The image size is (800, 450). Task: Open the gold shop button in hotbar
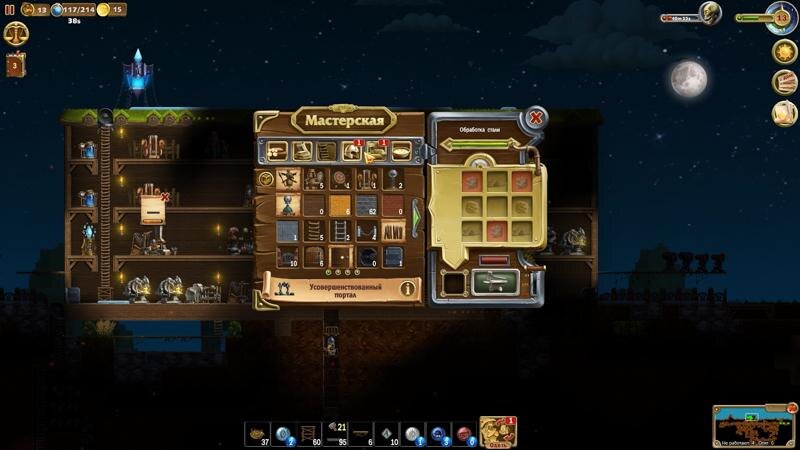(x=497, y=431)
